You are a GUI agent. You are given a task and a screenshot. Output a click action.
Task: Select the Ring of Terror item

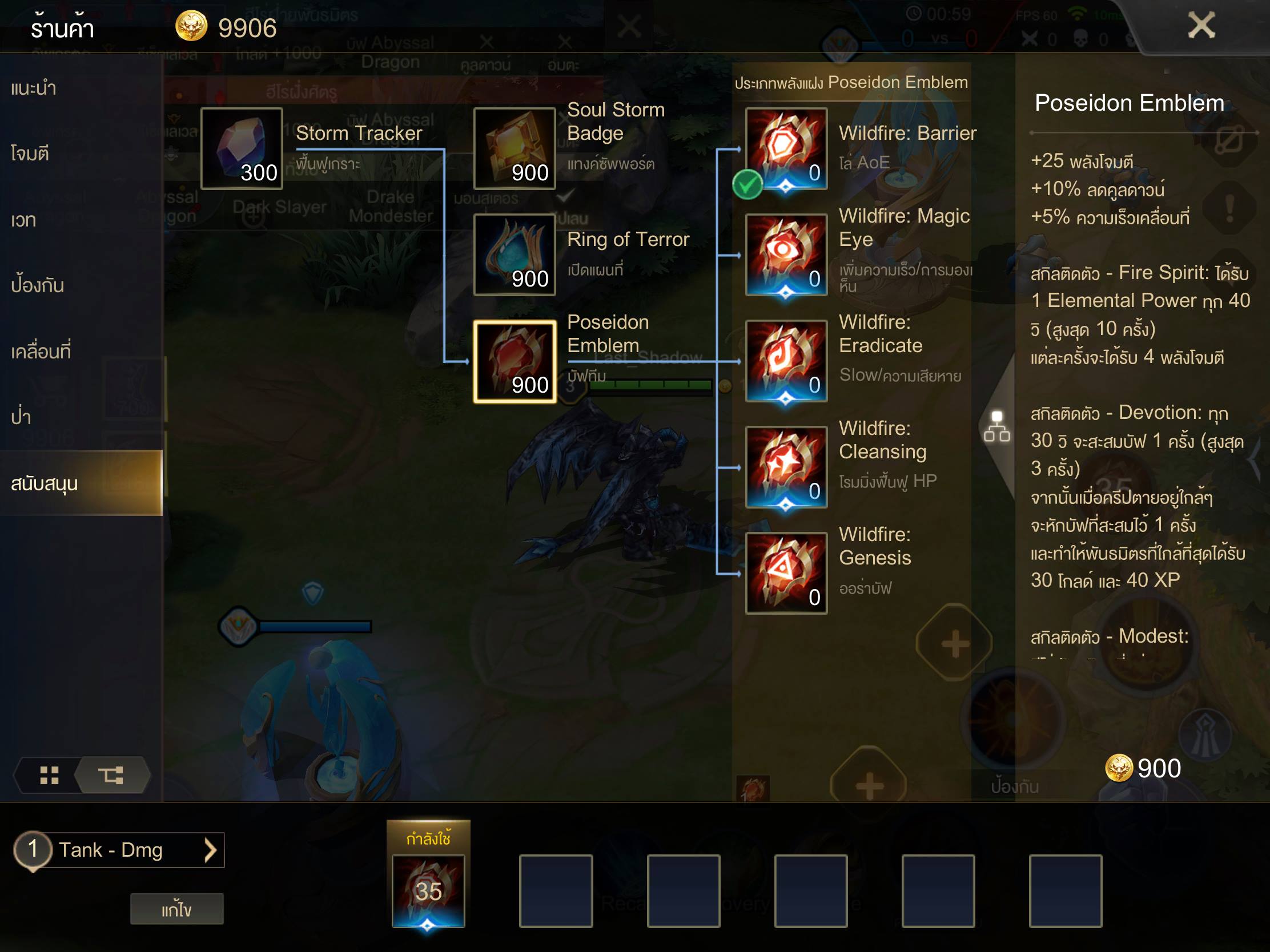pyautogui.click(x=515, y=255)
